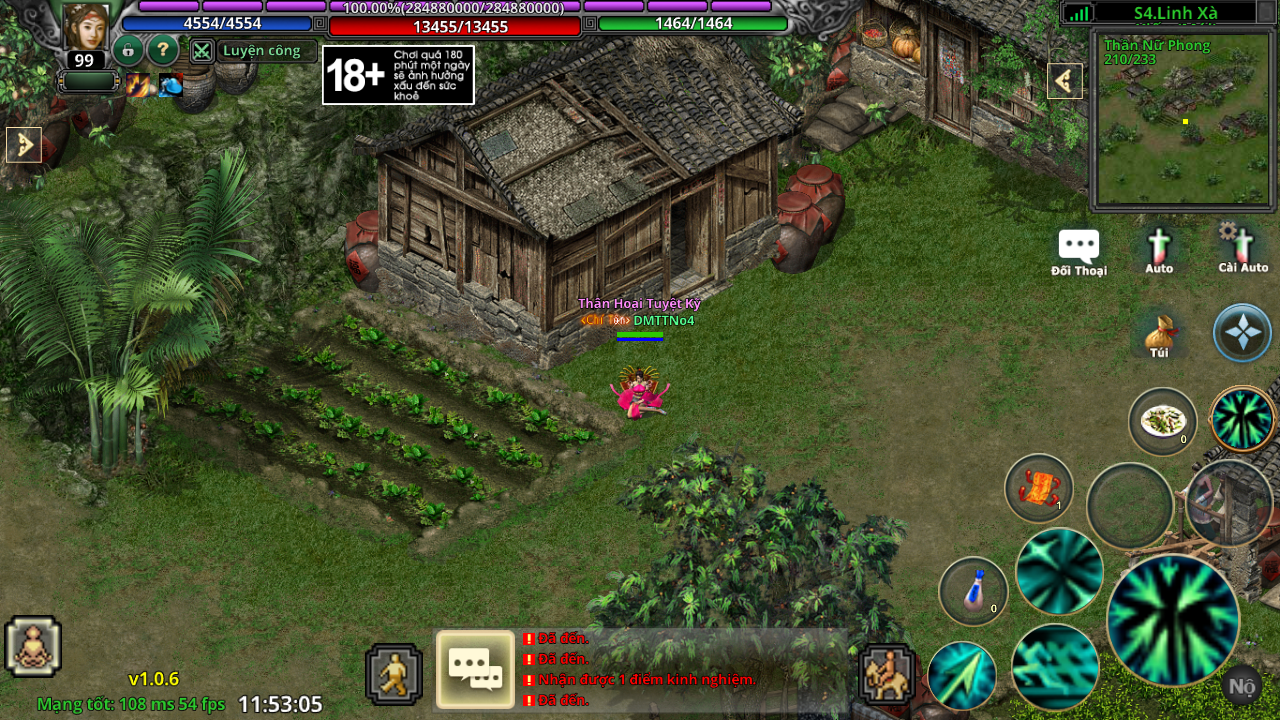Open Cài Auto settings
This screenshot has height=720, width=1280.
[1242, 249]
